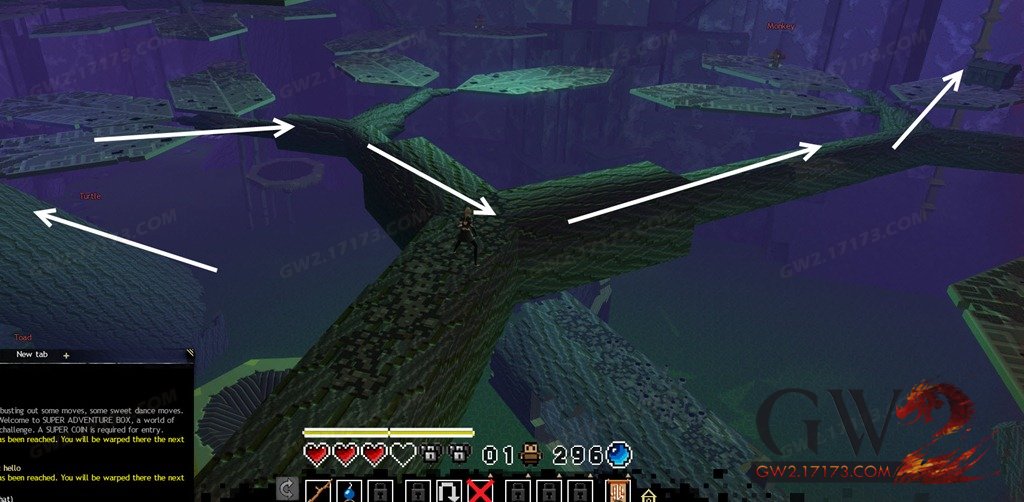Screen dimensions: 1024x502
Task: Add a new chat tab with plus
Action: click(x=66, y=355)
